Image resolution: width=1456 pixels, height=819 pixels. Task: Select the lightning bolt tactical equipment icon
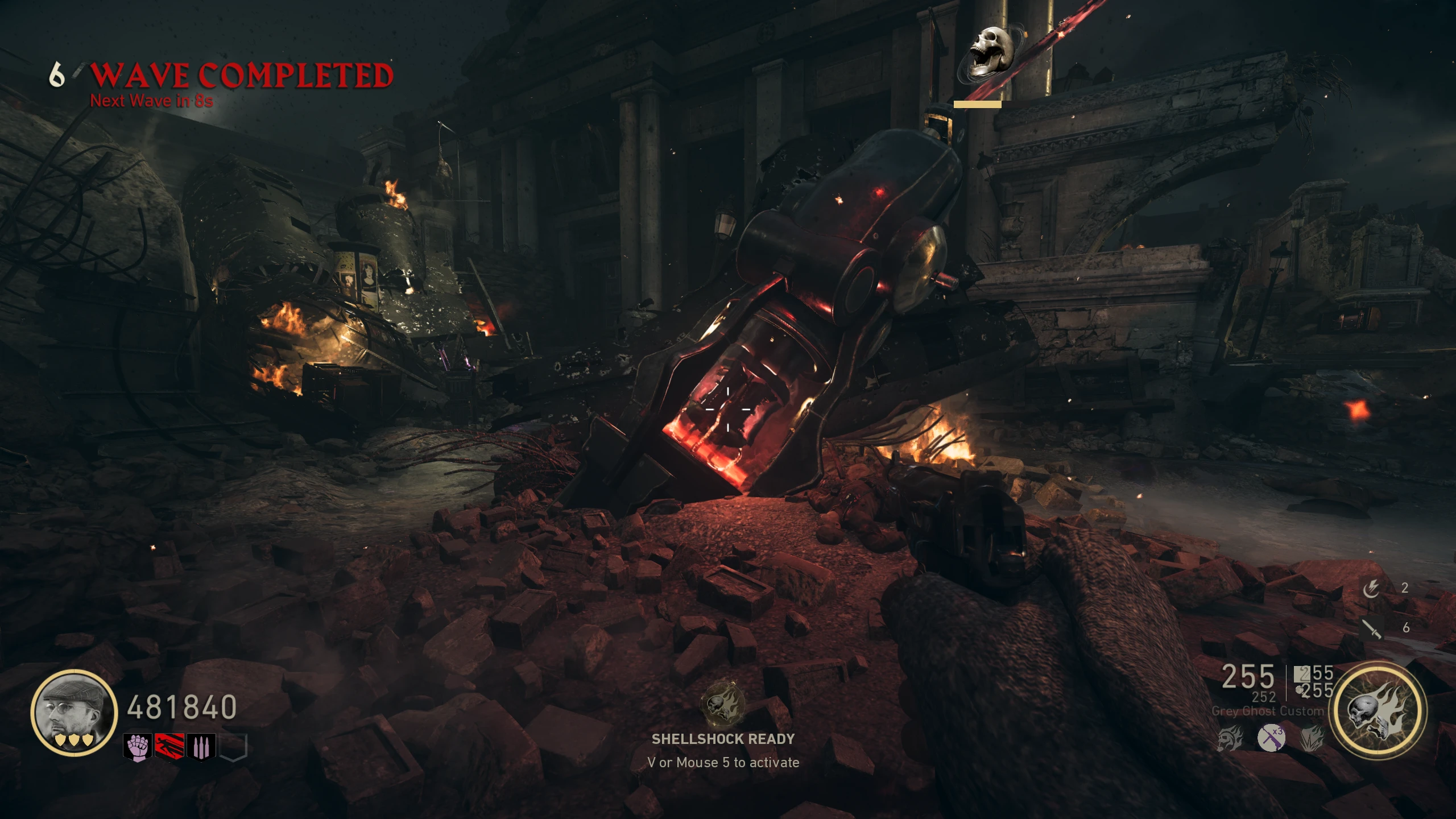[1371, 589]
